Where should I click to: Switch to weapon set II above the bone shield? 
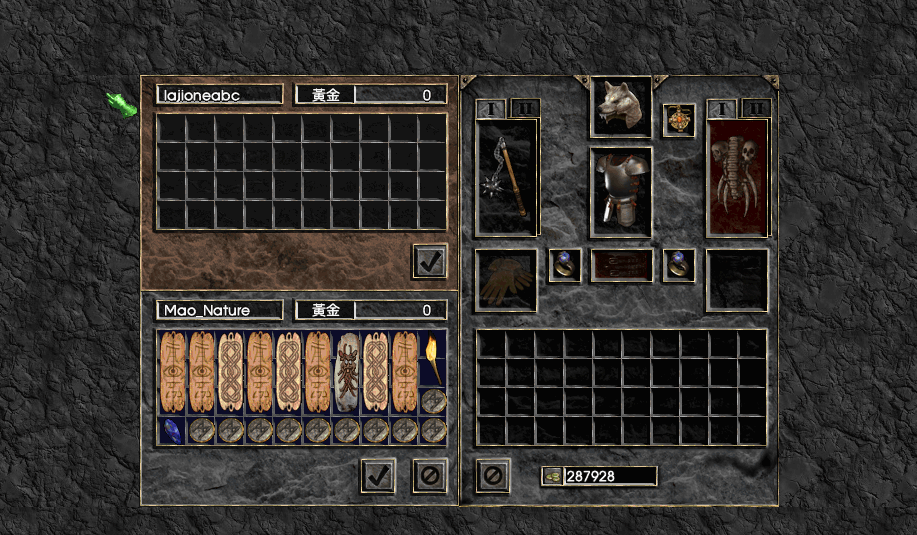[756, 108]
